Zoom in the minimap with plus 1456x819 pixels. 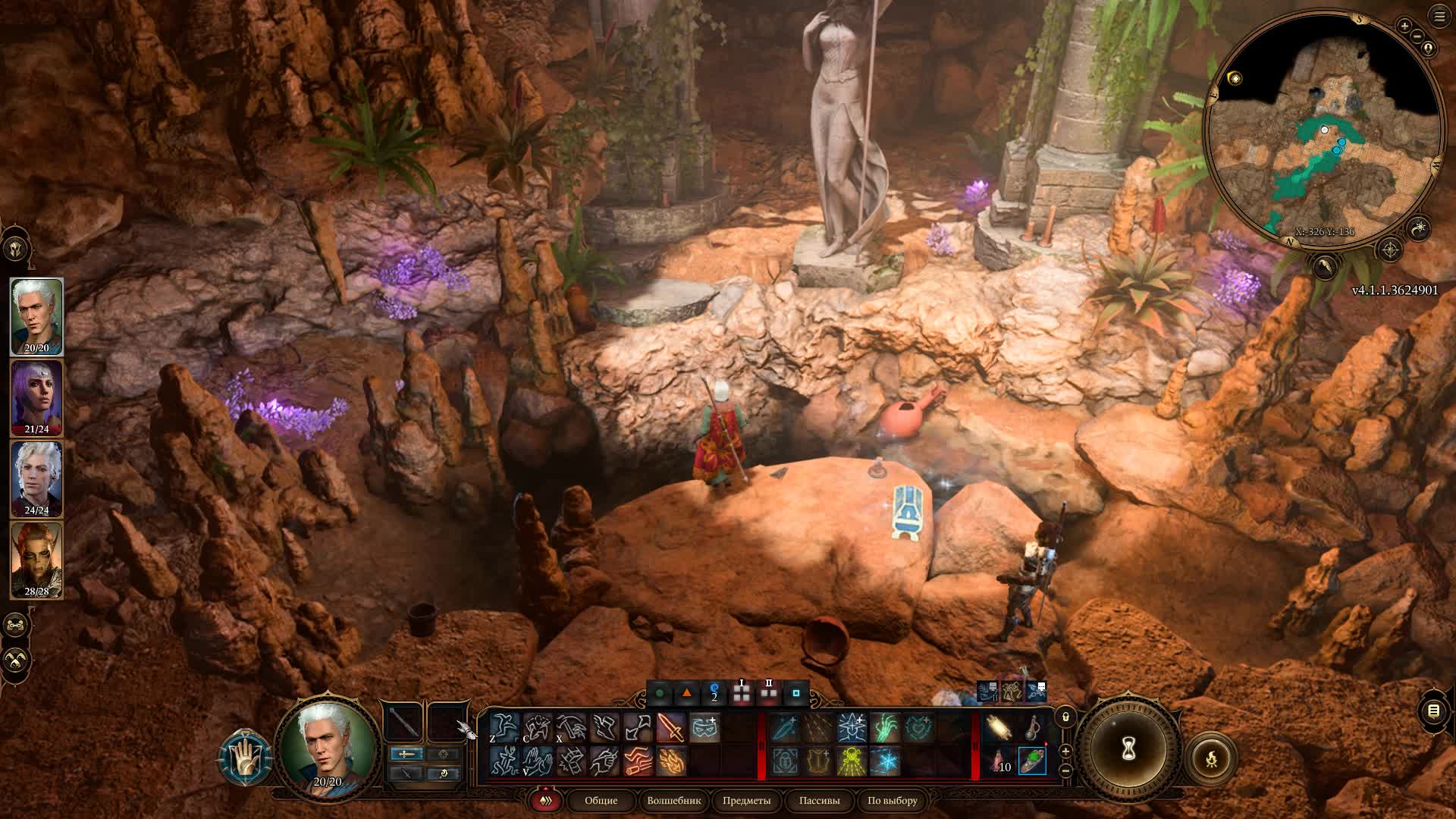[x=1404, y=26]
